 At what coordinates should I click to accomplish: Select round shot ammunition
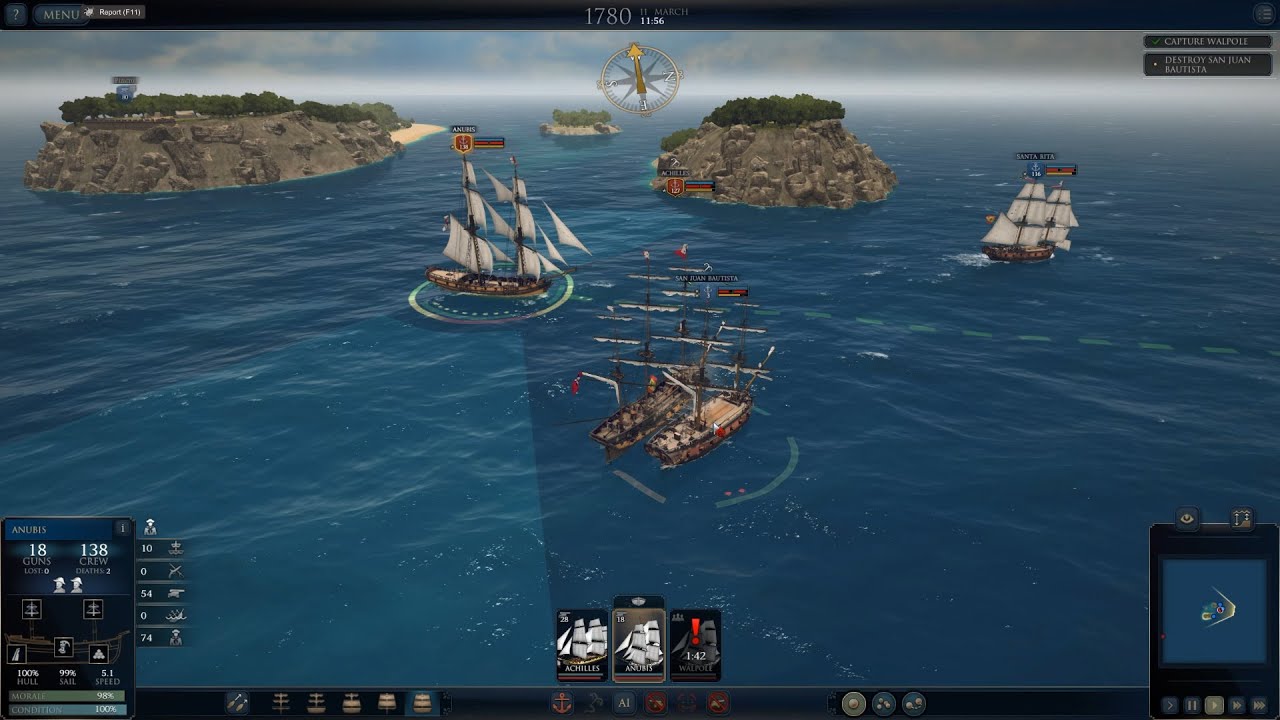[x=853, y=703]
